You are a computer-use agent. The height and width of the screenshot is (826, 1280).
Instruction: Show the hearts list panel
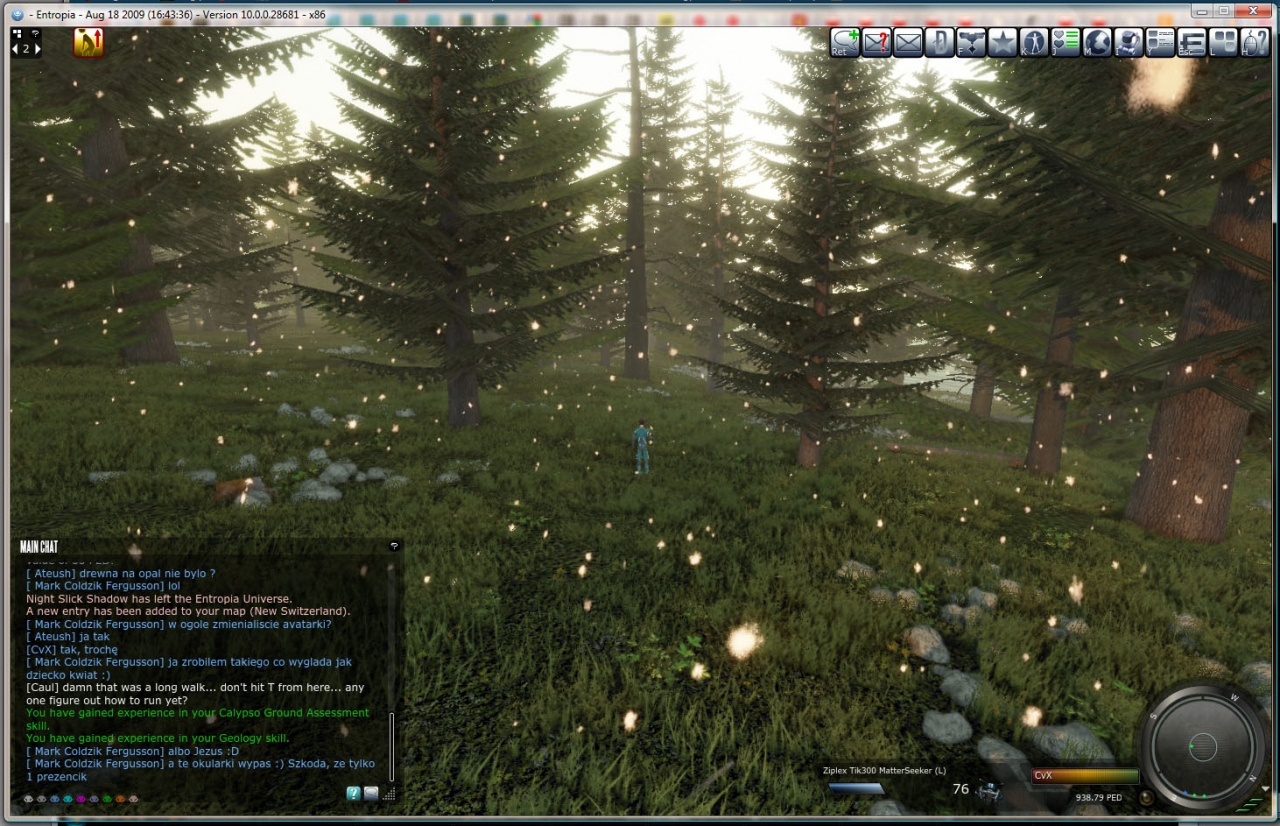1065,43
